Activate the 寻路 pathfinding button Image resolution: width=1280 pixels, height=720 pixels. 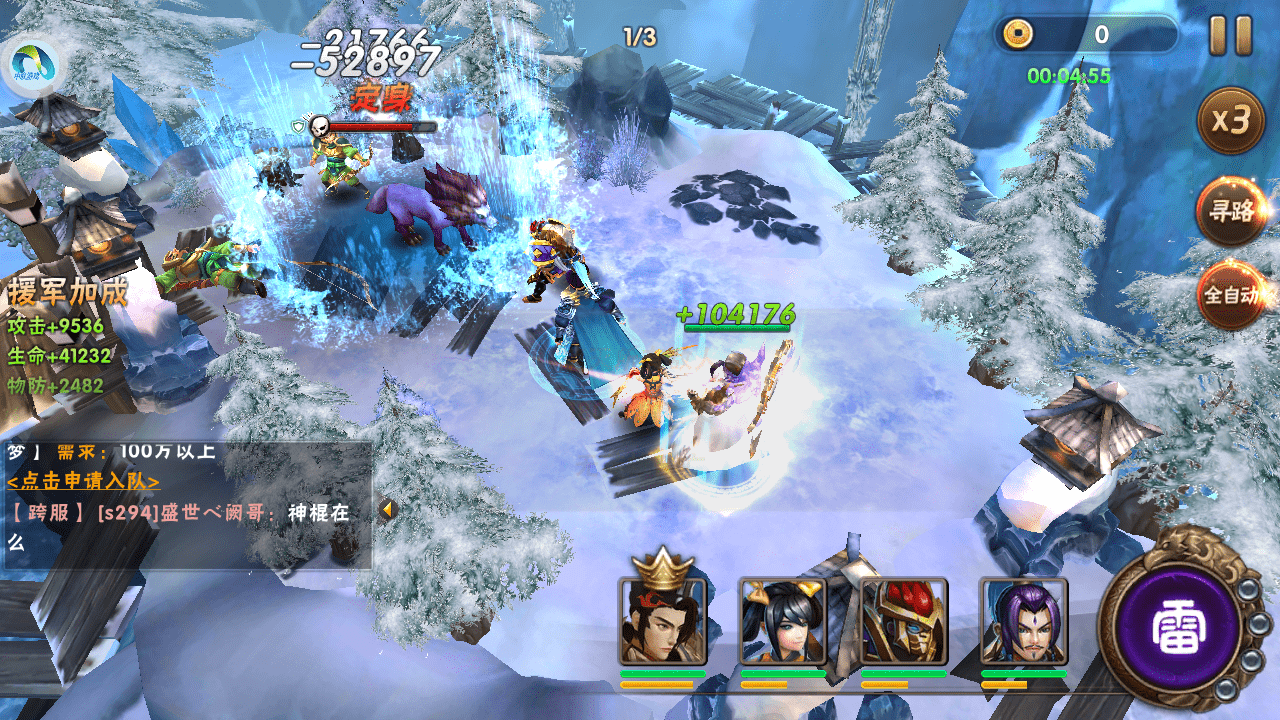(x=1231, y=211)
